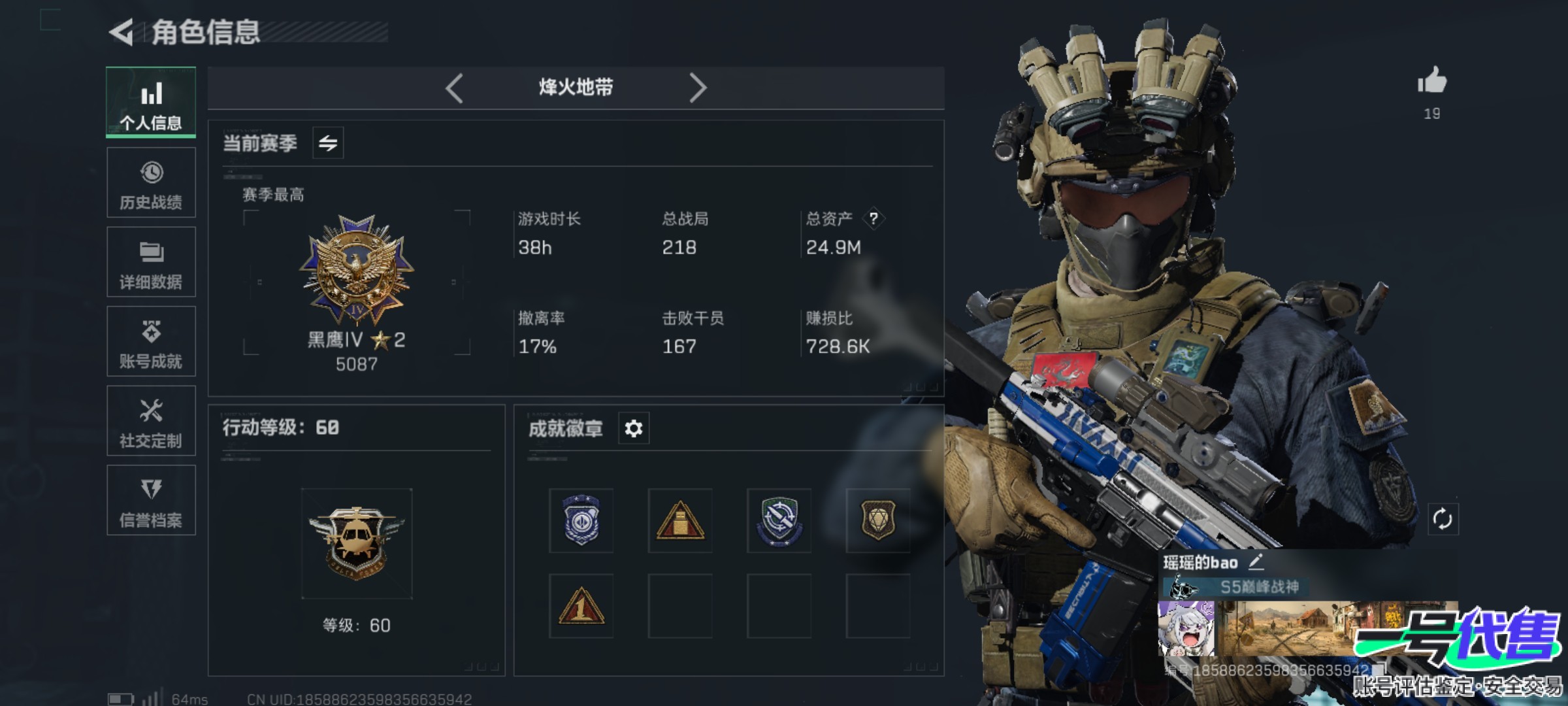Select the blue shield achievement badge
Viewport: 1568px width, 706px height.
(581, 520)
